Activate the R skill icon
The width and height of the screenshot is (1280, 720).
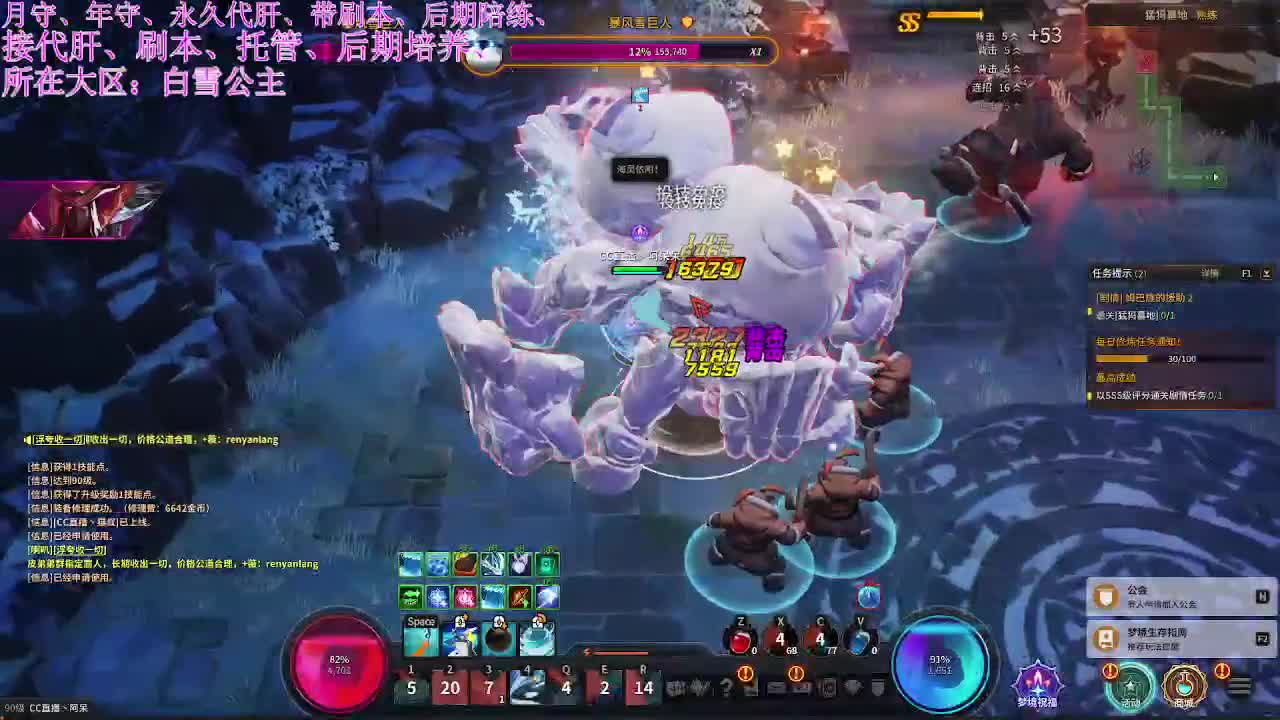pos(643,687)
